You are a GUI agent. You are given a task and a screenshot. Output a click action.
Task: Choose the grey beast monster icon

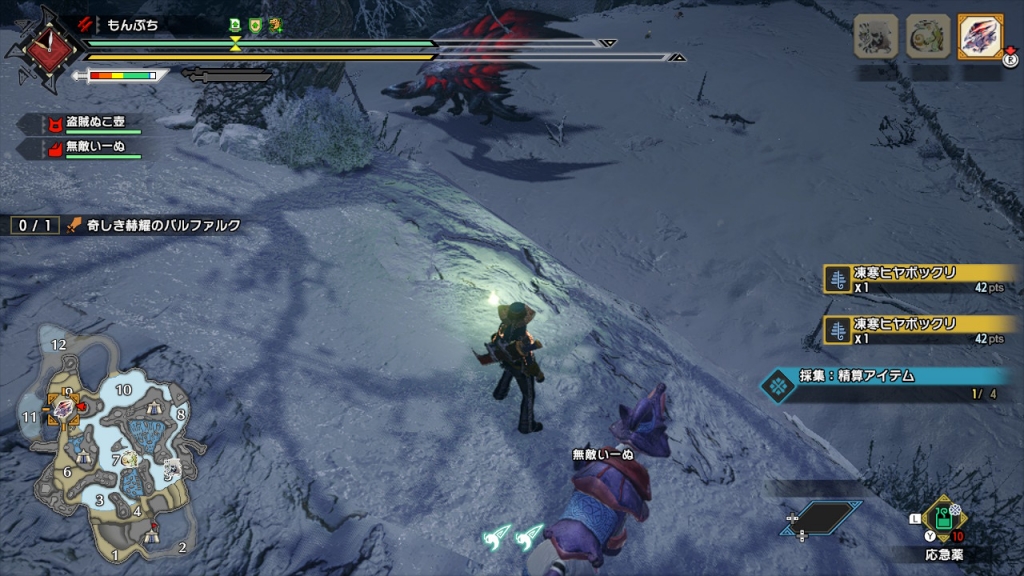click(x=875, y=37)
